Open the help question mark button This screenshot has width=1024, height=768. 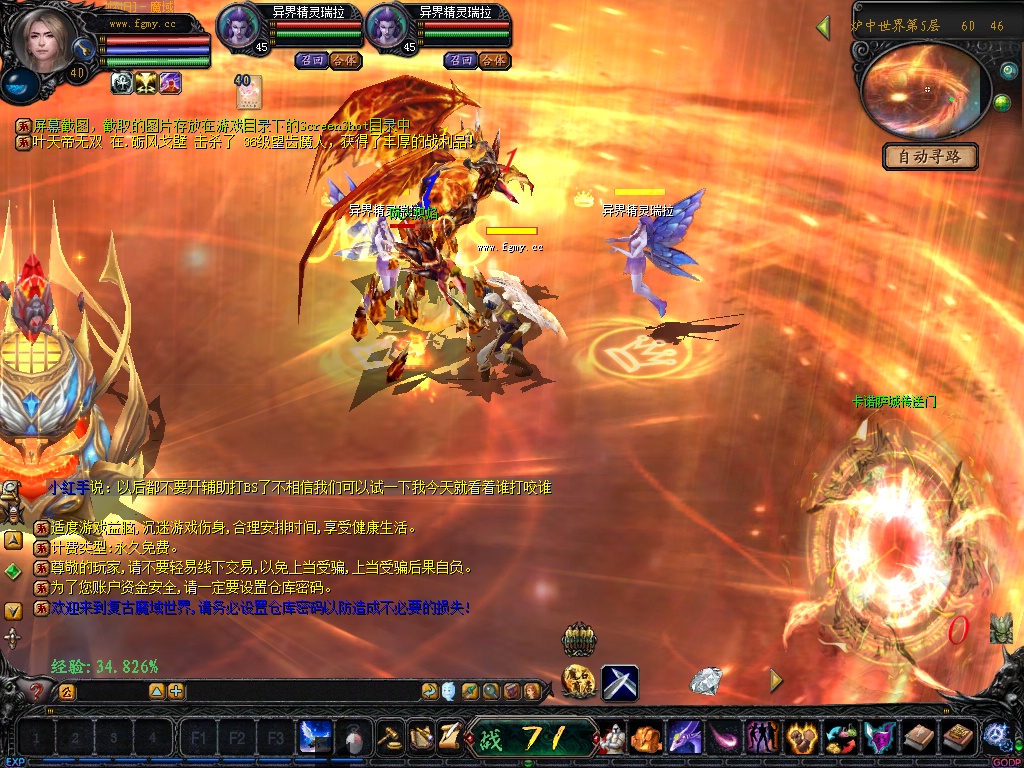tap(37, 691)
